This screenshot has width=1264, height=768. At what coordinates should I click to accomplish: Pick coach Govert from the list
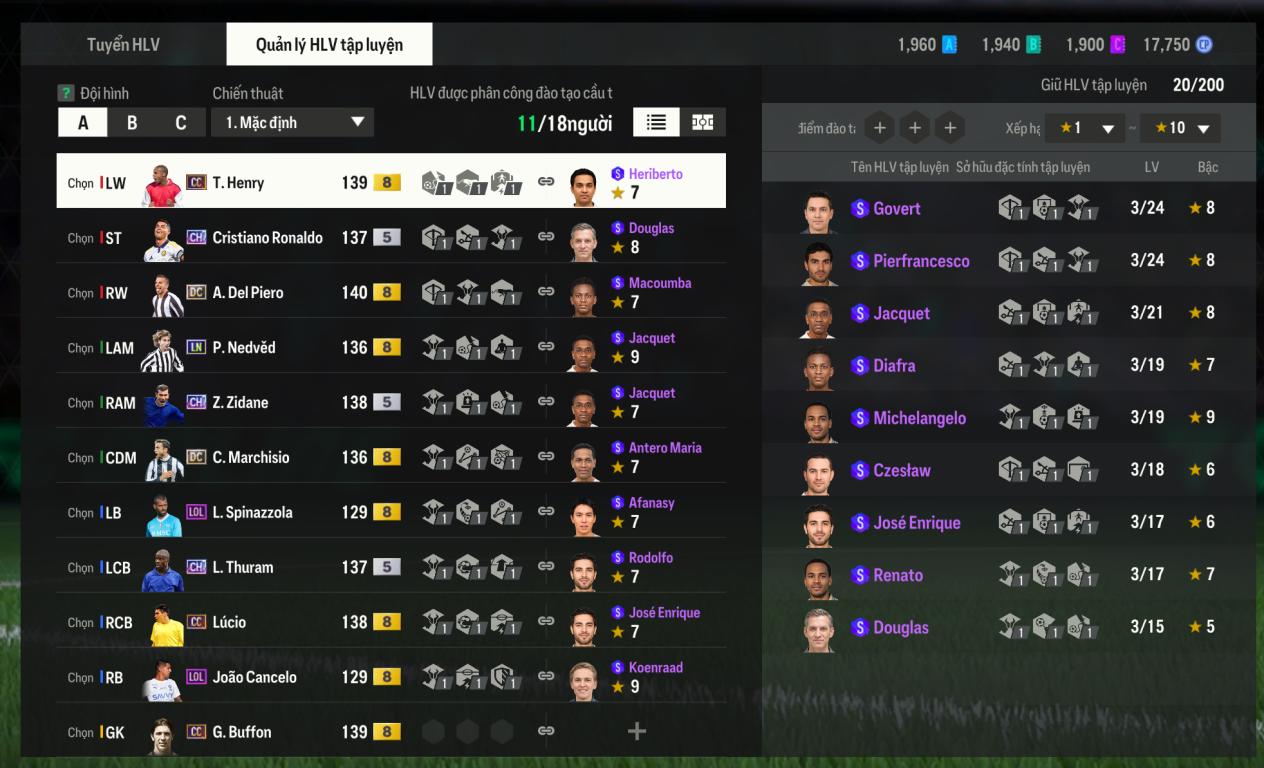click(x=896, y=209)
